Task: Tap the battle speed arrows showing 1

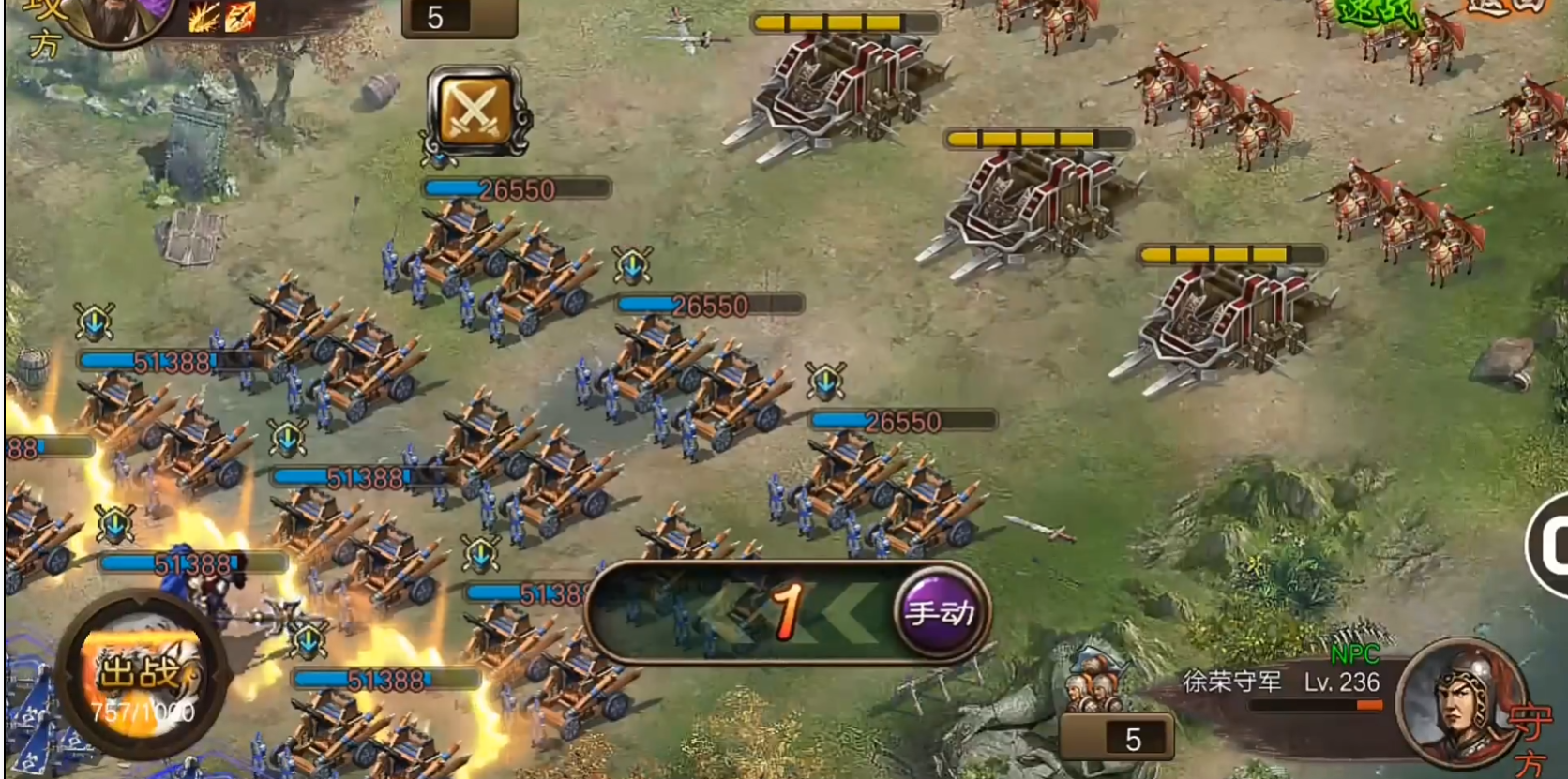Action: 786,612
